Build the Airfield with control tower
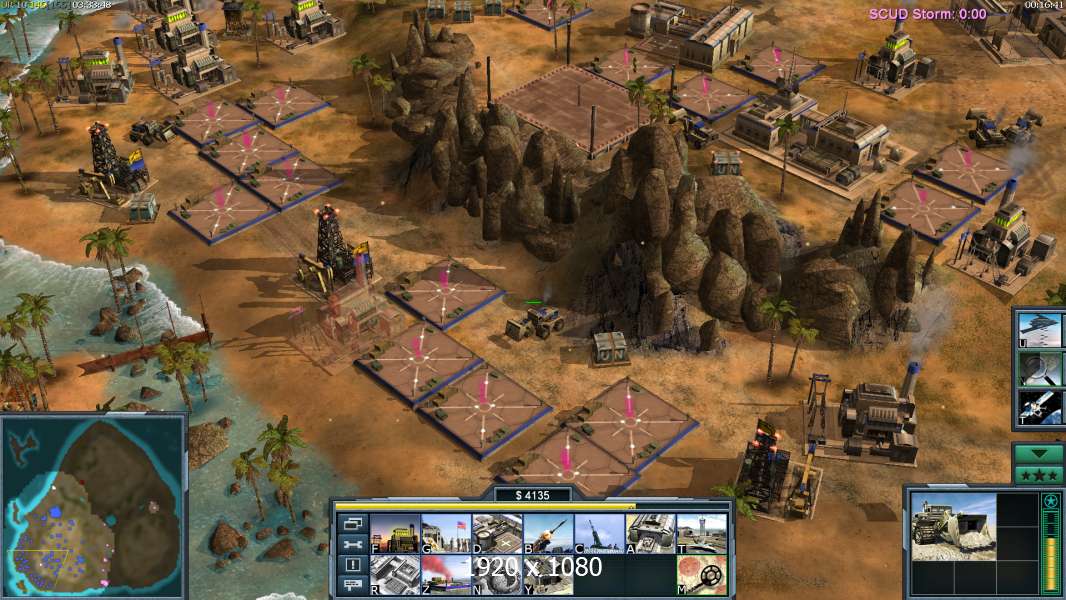The height and width of the screenshot is (600, 1066). (700, 534)
